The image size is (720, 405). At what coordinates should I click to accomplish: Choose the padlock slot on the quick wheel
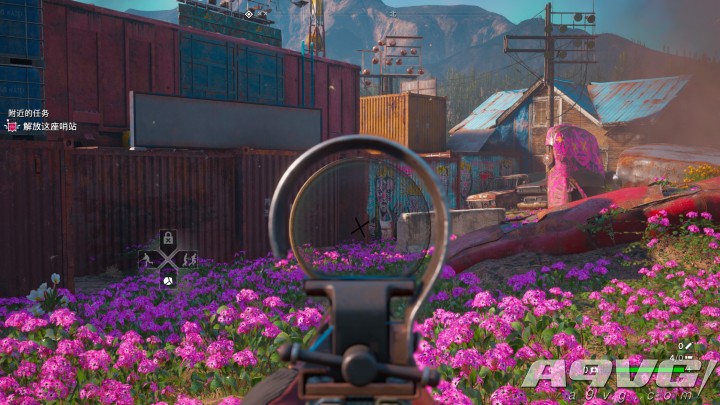coord(168,239)
